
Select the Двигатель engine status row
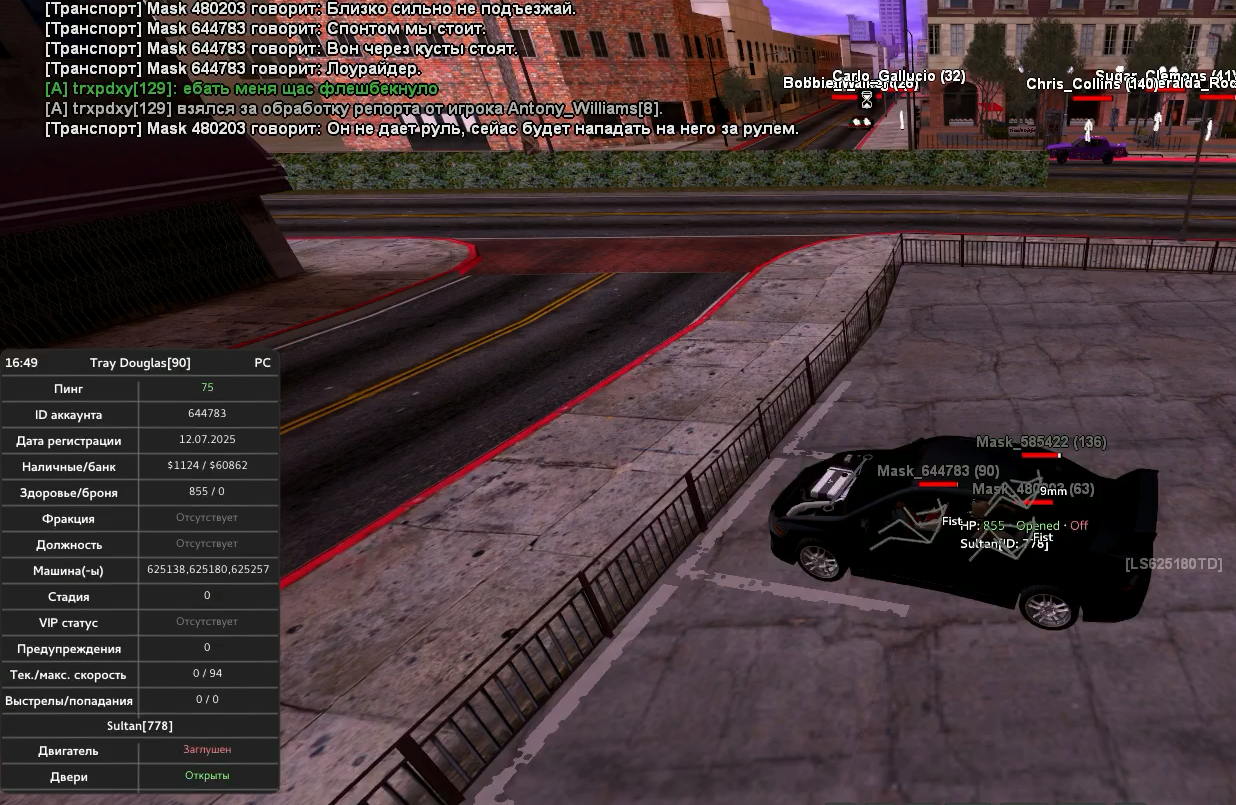(x=140, y=750)
